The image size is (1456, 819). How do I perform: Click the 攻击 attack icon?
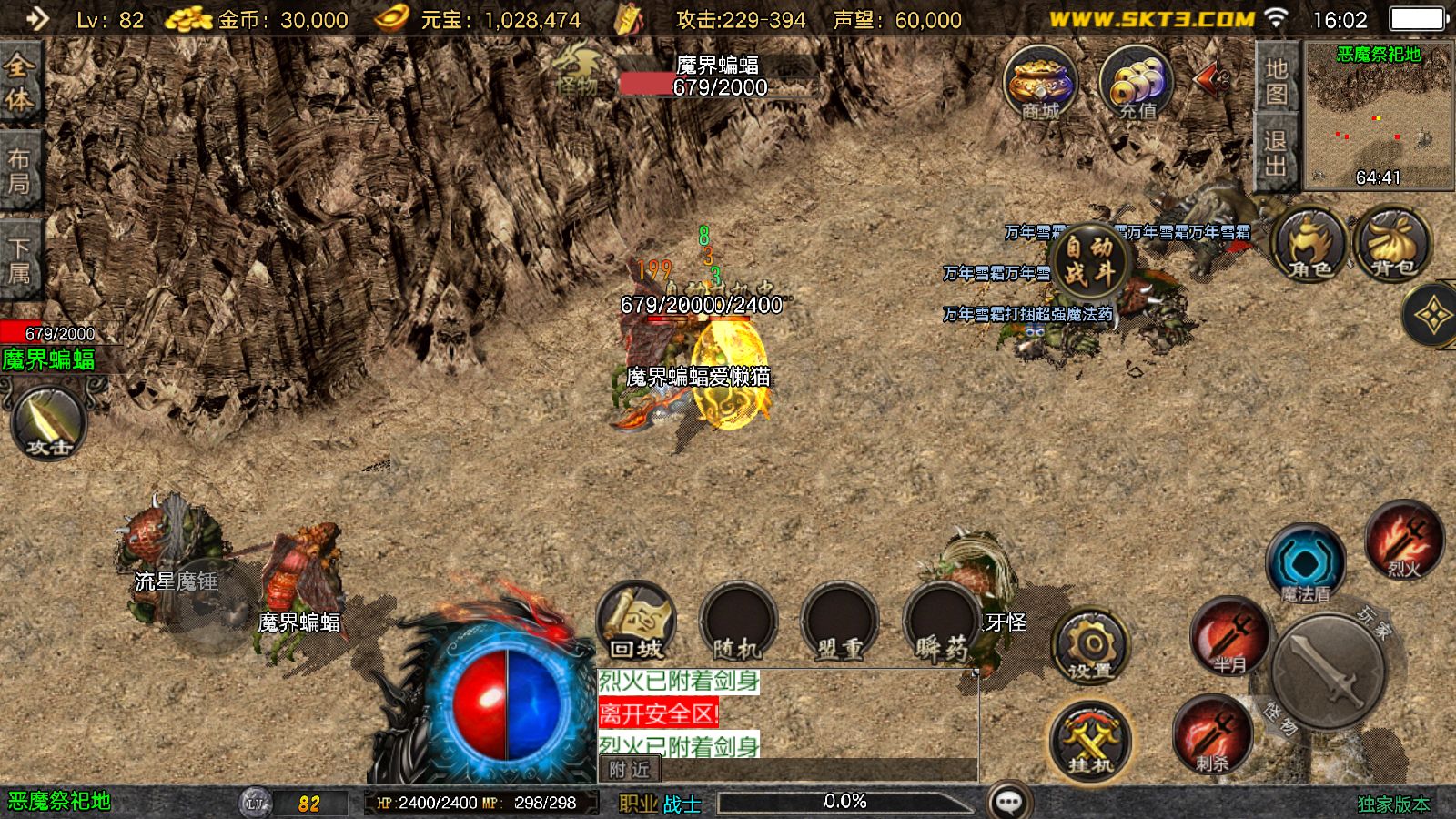[49, 423]
